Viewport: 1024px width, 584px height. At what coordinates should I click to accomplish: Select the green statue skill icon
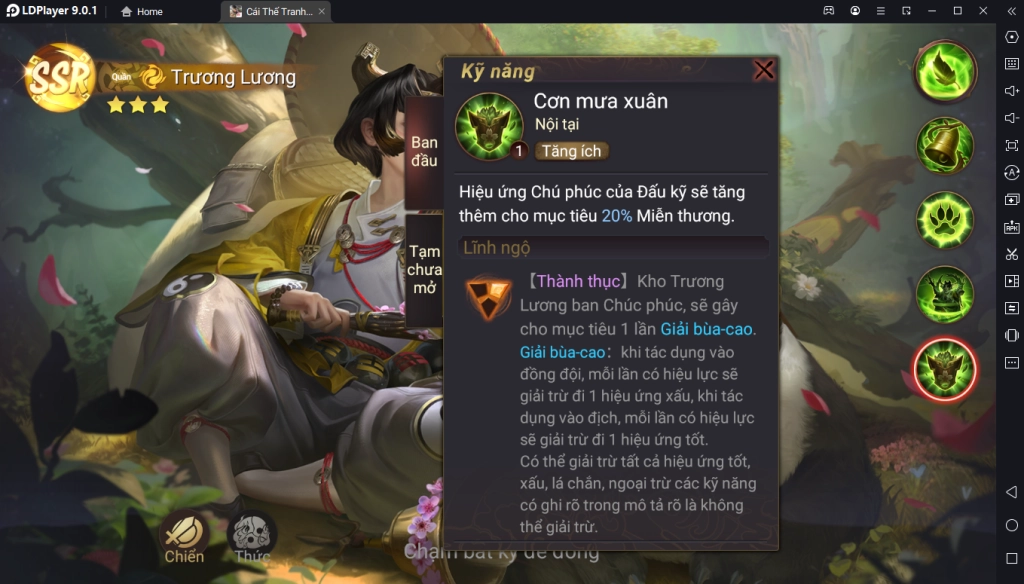click(x=945, y=294)
